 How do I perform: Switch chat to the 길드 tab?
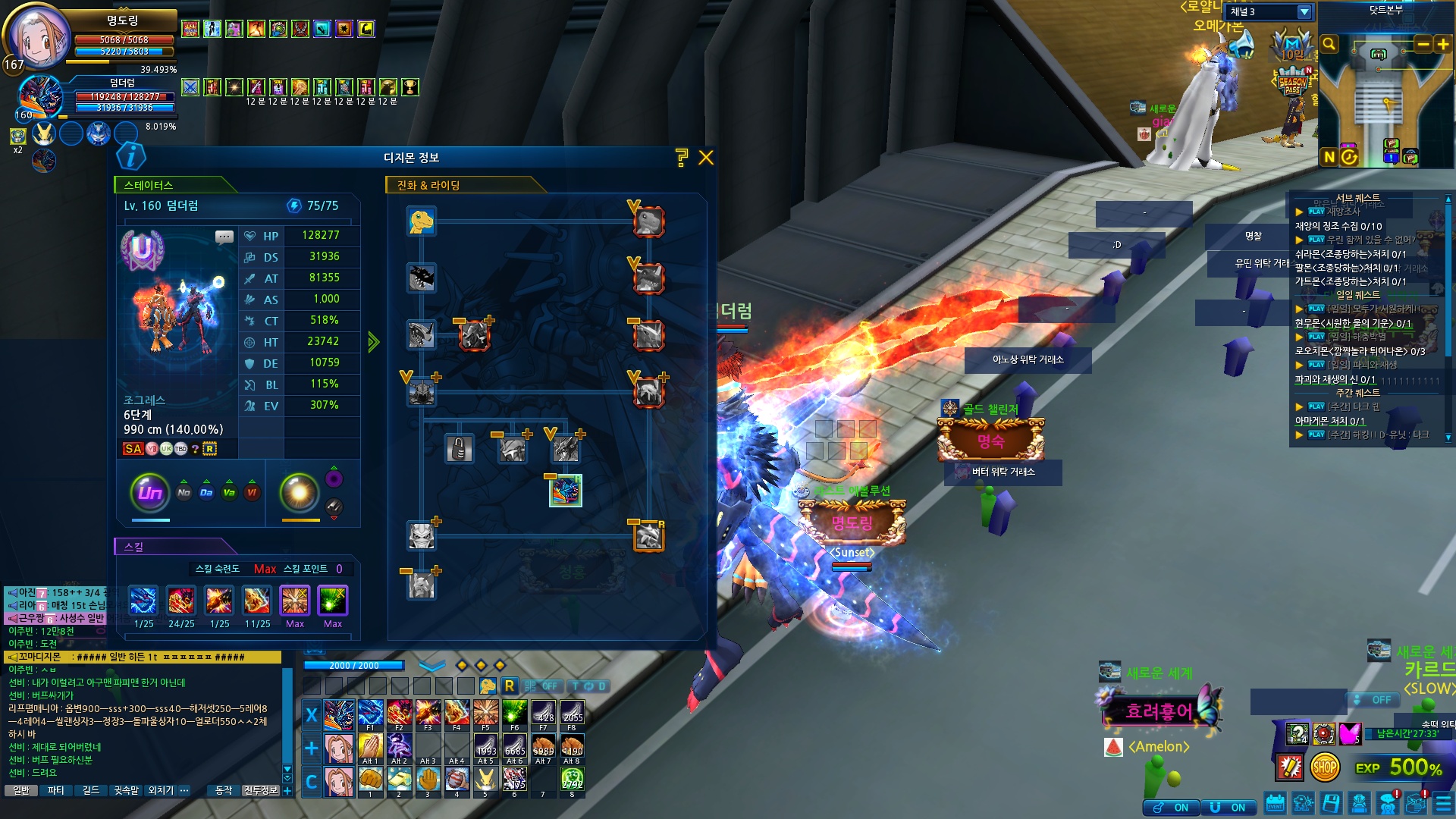point(91,790)
